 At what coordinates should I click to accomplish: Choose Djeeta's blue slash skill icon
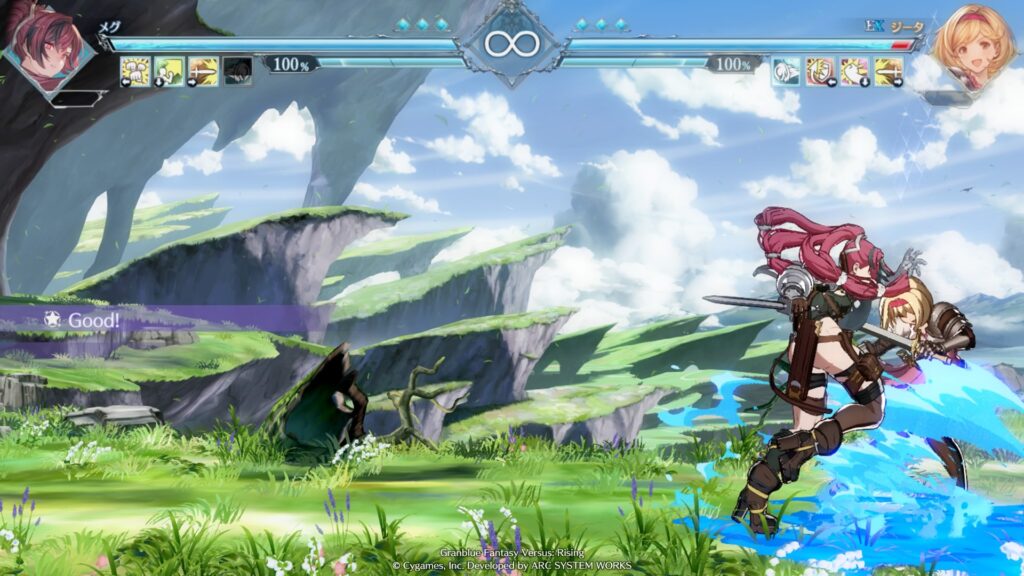click(x=787, y=71)
